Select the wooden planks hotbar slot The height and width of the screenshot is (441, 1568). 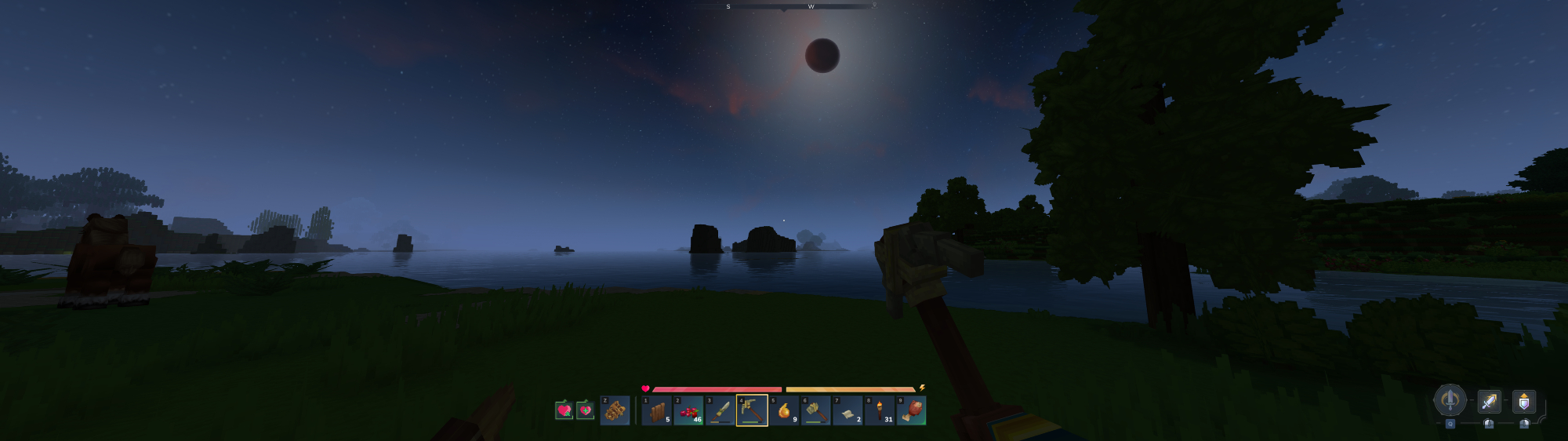click(657, 410)
